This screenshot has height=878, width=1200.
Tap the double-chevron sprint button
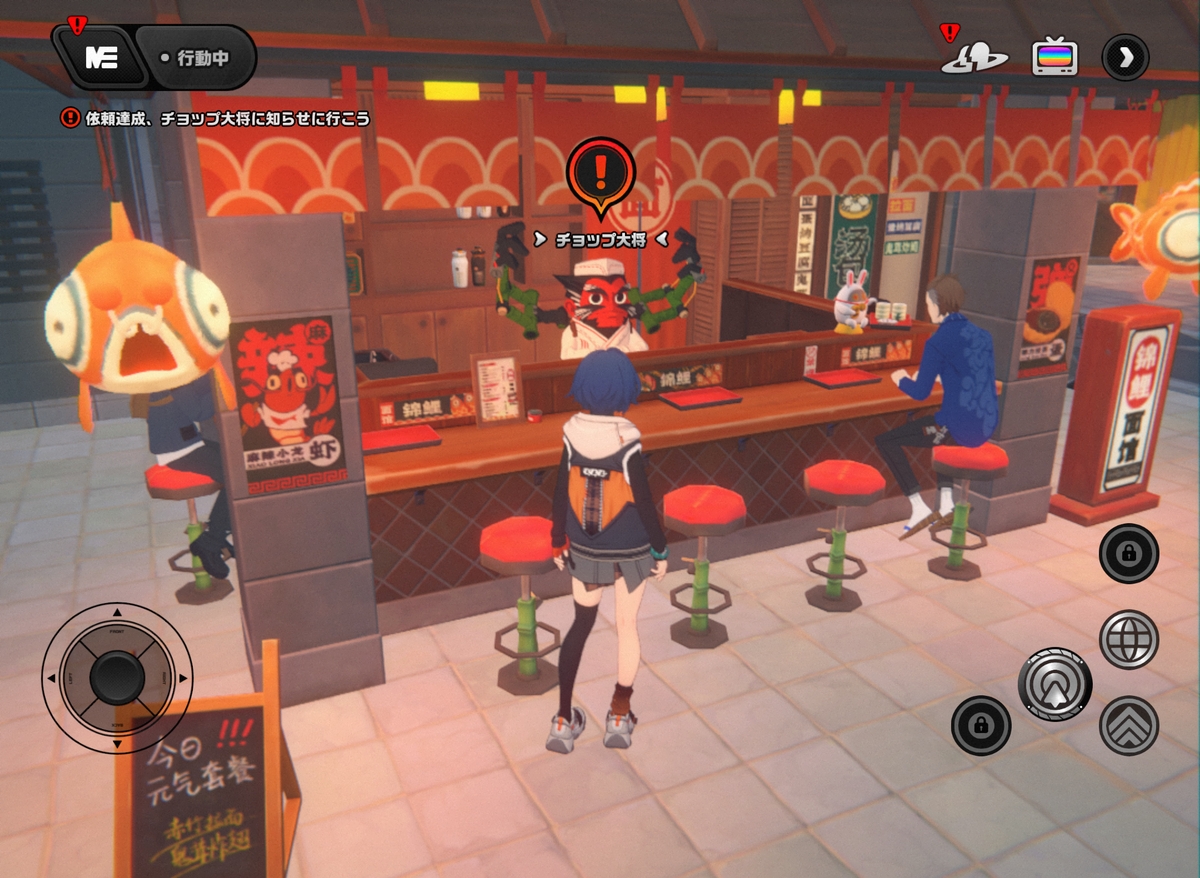pyautogui.click(x=1129, y=725)
